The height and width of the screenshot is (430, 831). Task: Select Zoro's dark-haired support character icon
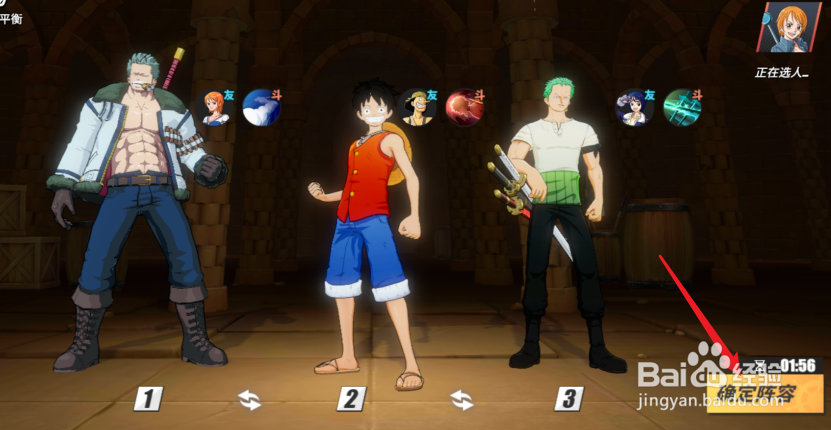pos(635,106)
